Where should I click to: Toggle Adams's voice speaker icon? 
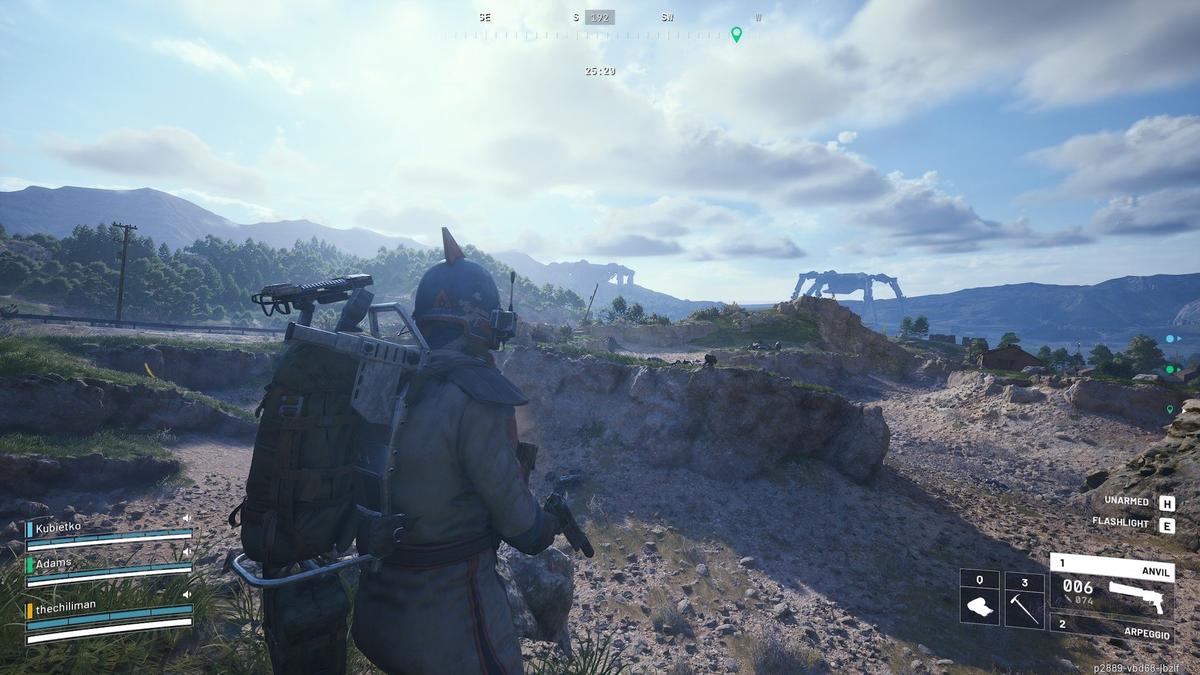pyautogui.click(x=187, y=551)
